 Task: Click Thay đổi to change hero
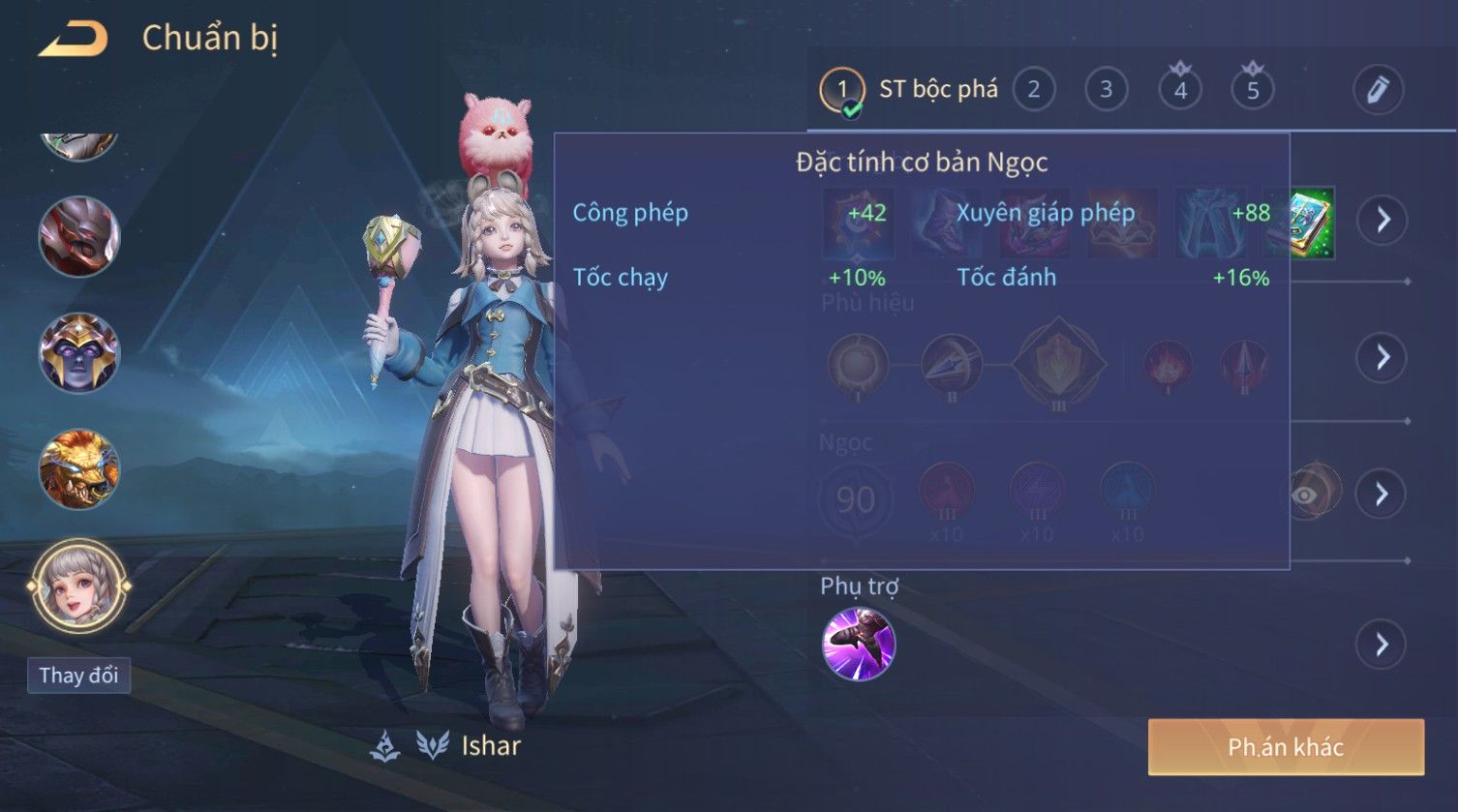[x=78, y=675]
